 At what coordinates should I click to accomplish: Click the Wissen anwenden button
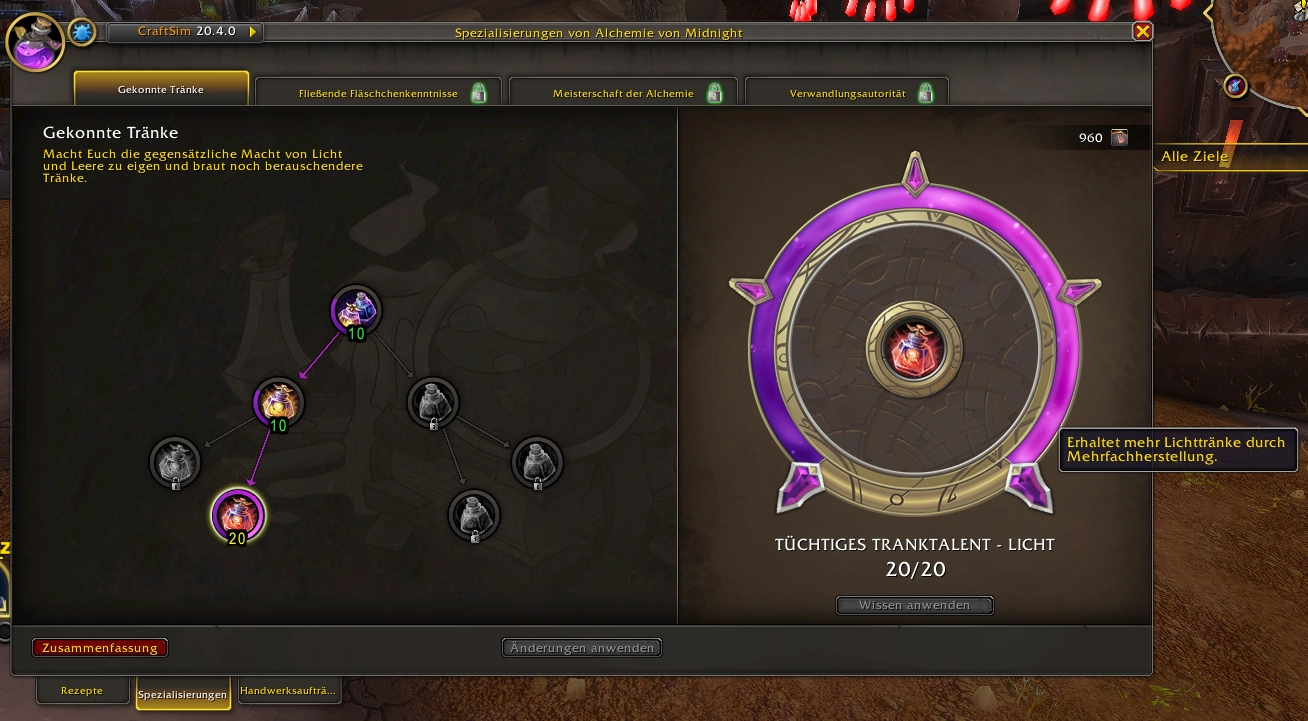tap(914, 605)
